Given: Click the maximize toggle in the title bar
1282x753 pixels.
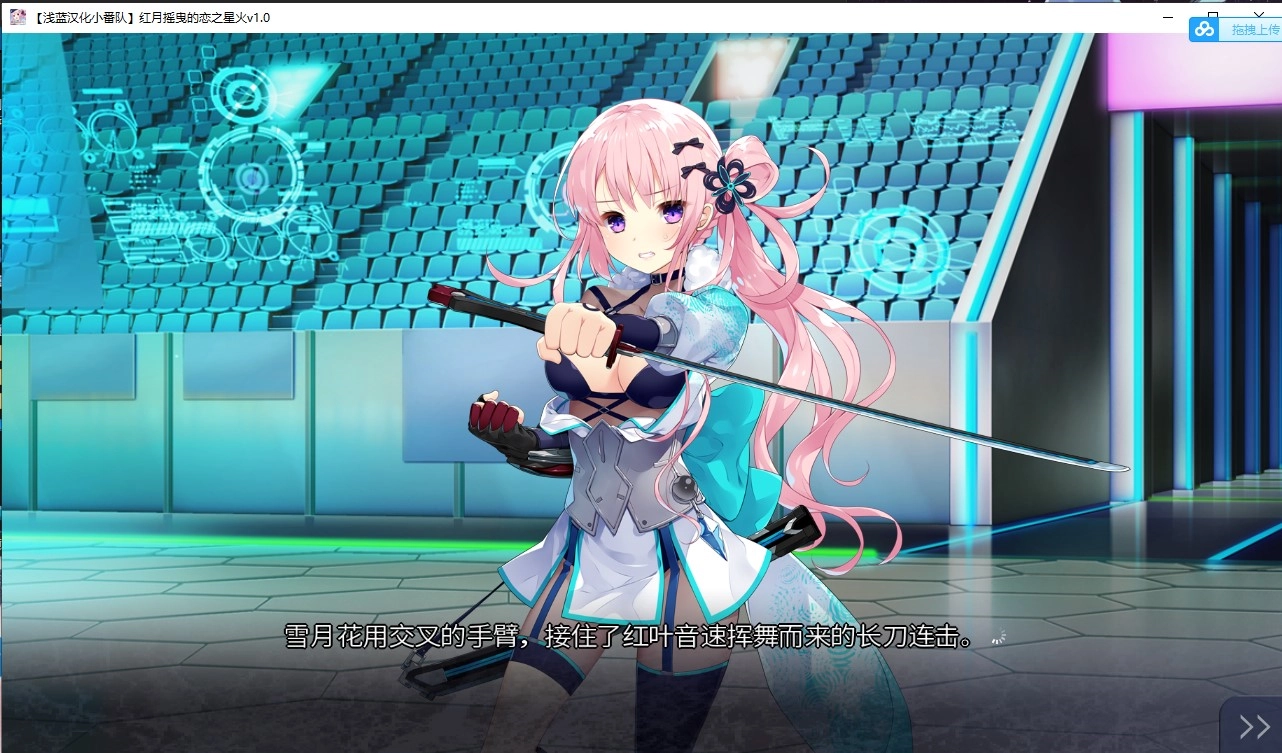Looking at the screenshot, I should pyautogui.click(x=1213, y=16).
